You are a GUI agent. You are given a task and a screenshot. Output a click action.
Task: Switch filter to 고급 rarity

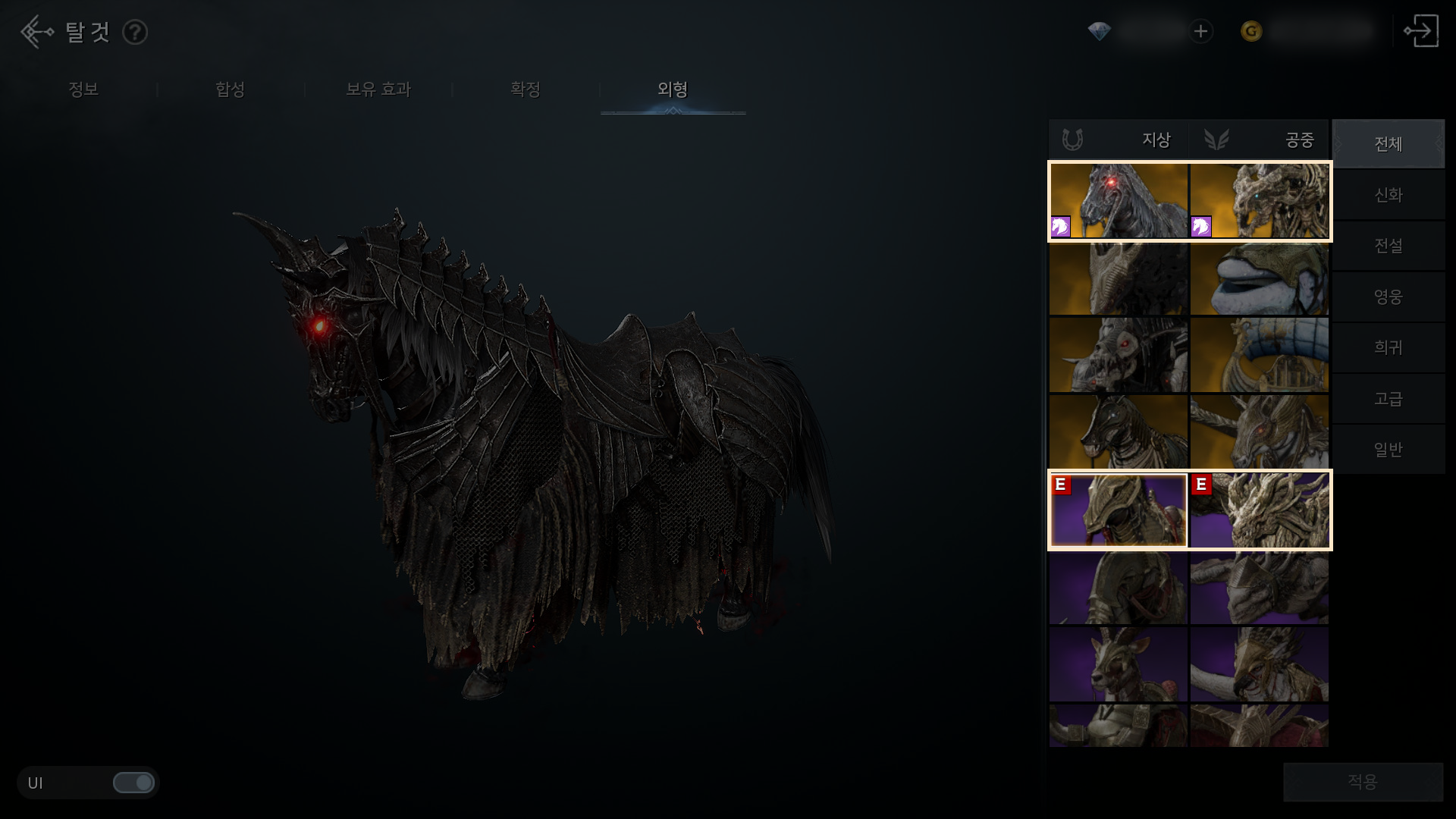(x=1388, y=398)
